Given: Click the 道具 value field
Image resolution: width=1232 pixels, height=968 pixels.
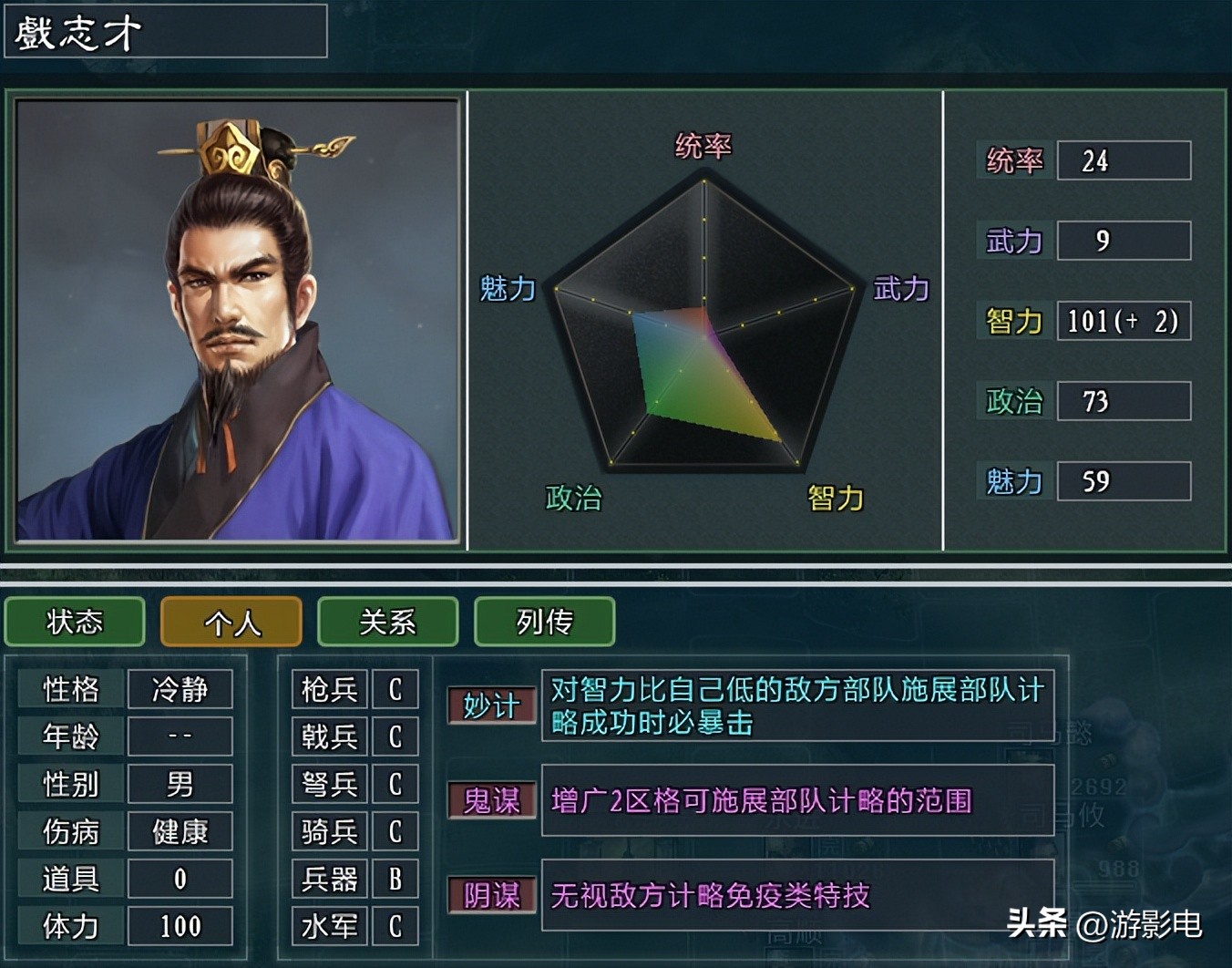Looking at the screenshot, I should [180, 879].
